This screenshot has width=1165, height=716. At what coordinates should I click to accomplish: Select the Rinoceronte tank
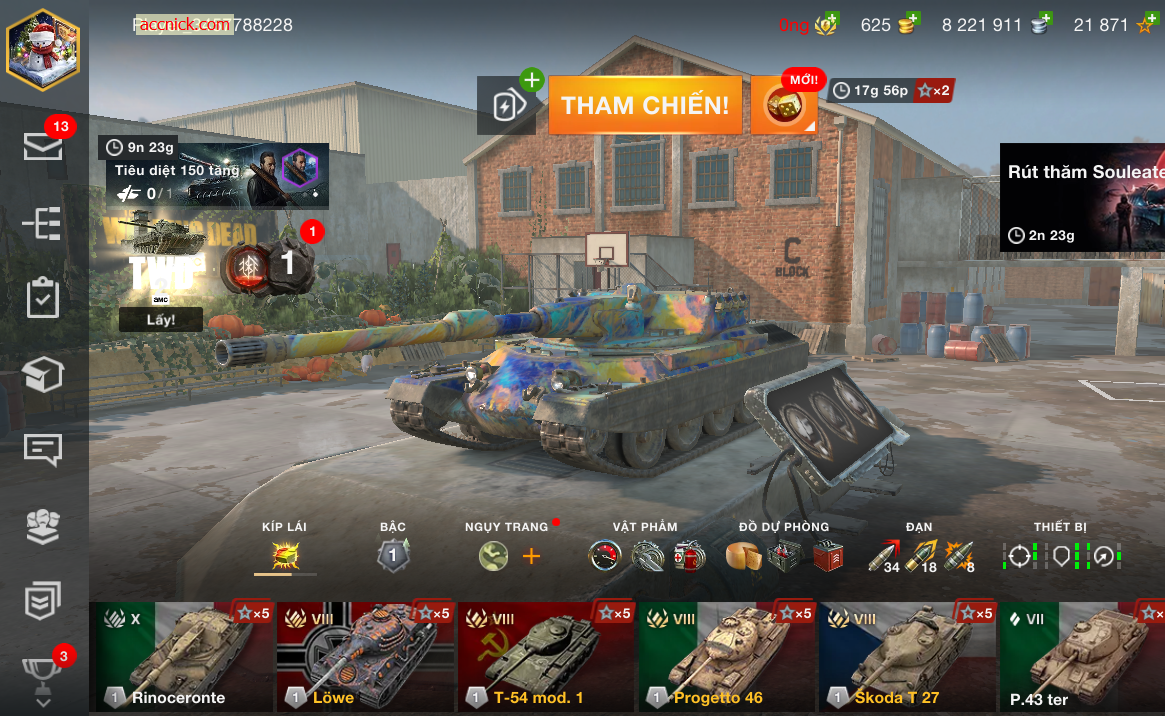[x=180, y=656]
